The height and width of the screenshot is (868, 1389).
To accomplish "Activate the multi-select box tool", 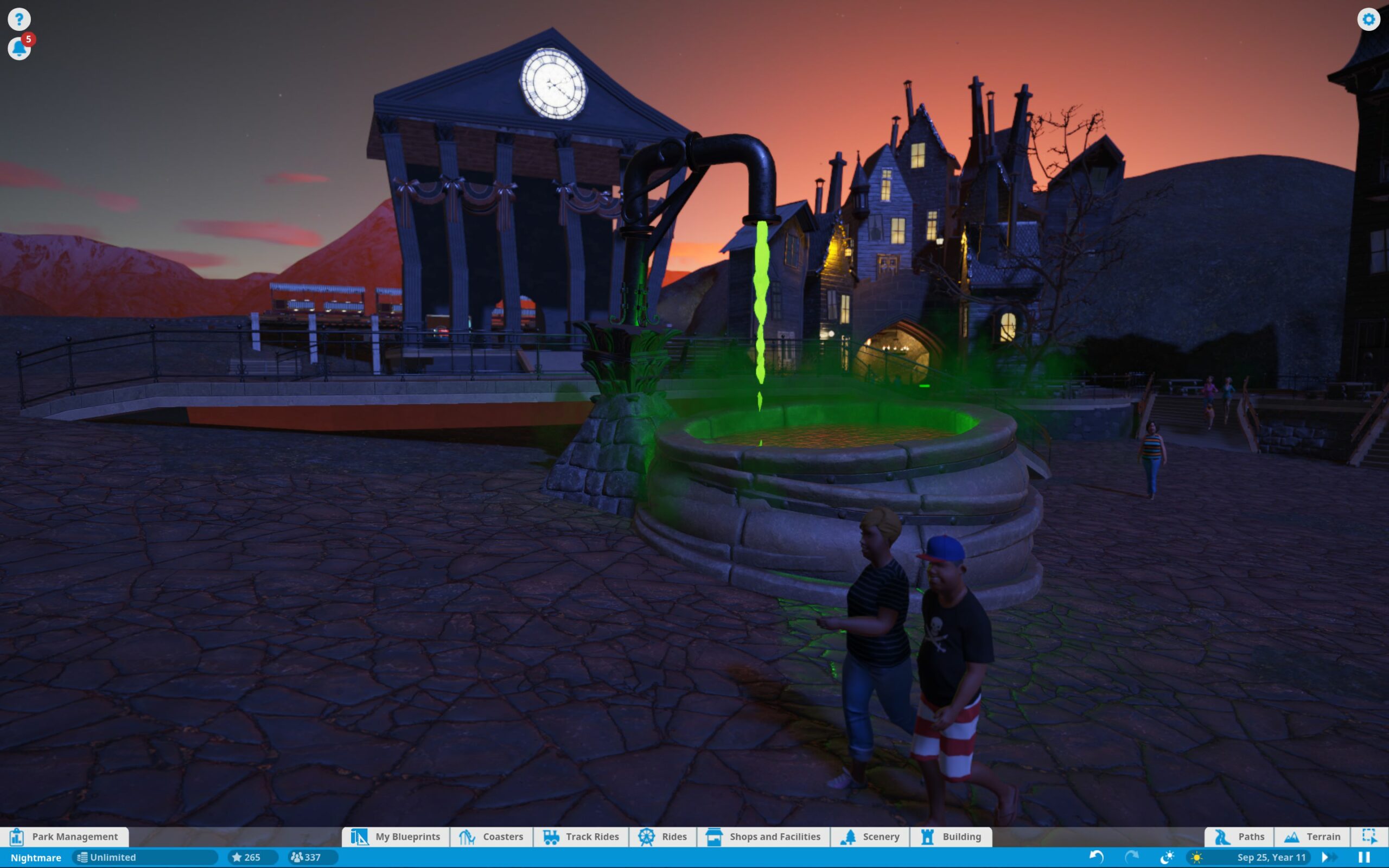I will (1369, 837).
